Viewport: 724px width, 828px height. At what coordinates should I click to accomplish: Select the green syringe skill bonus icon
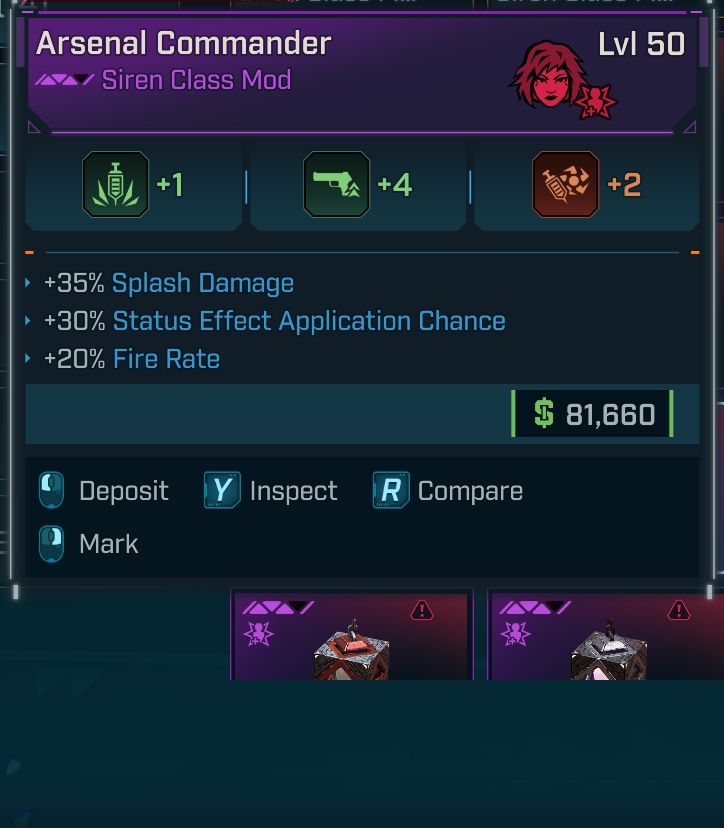coord(116,185)
